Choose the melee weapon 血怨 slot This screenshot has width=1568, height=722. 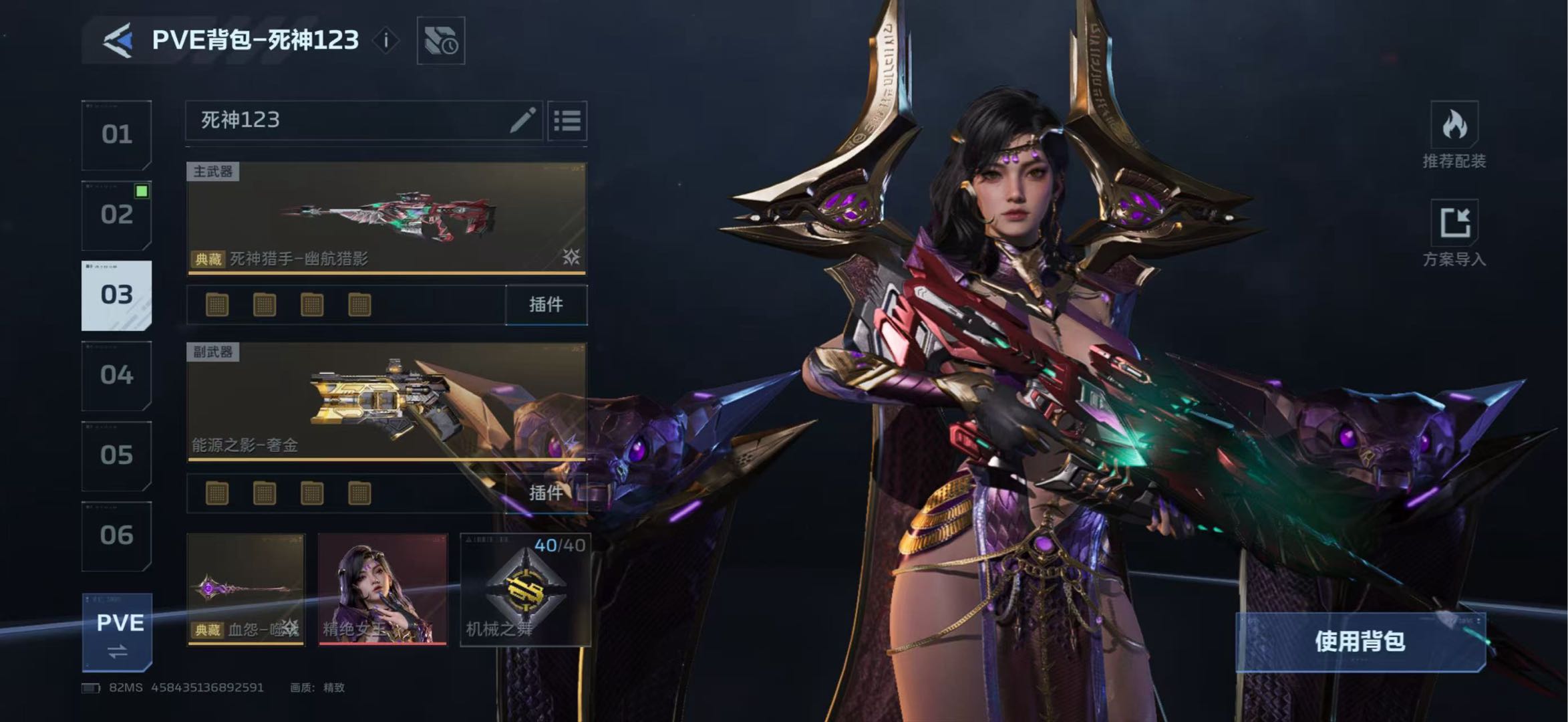246,590
